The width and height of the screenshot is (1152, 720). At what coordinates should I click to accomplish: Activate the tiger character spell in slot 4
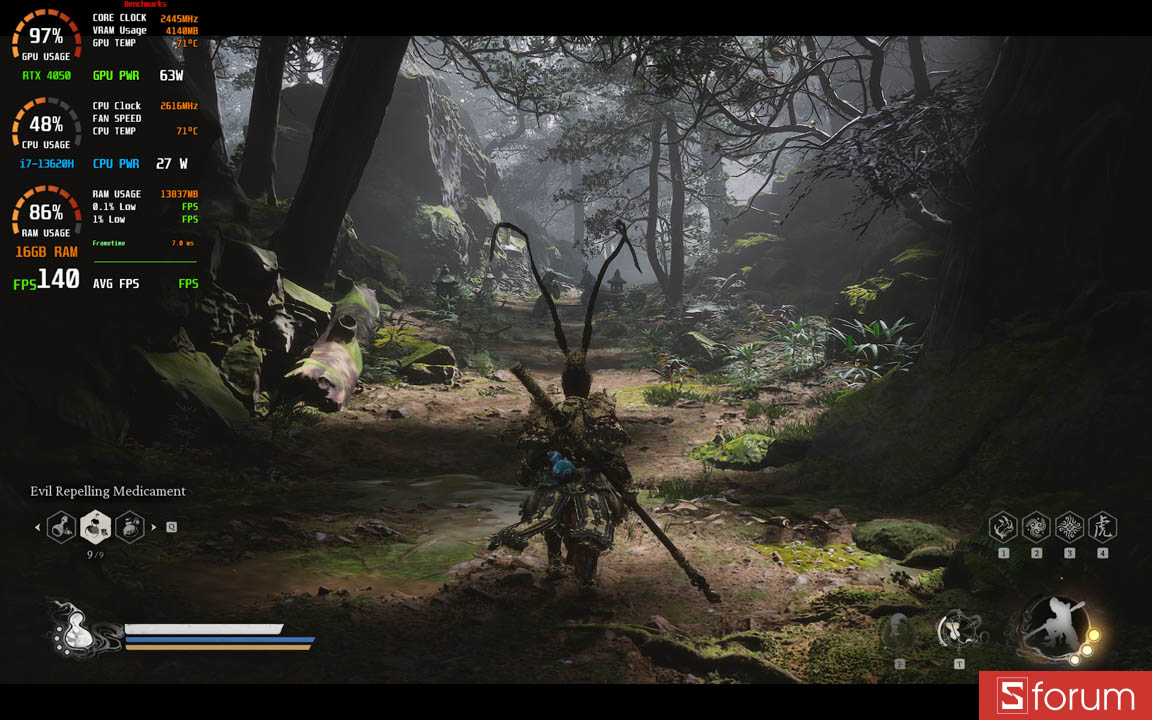(1102, 527)
